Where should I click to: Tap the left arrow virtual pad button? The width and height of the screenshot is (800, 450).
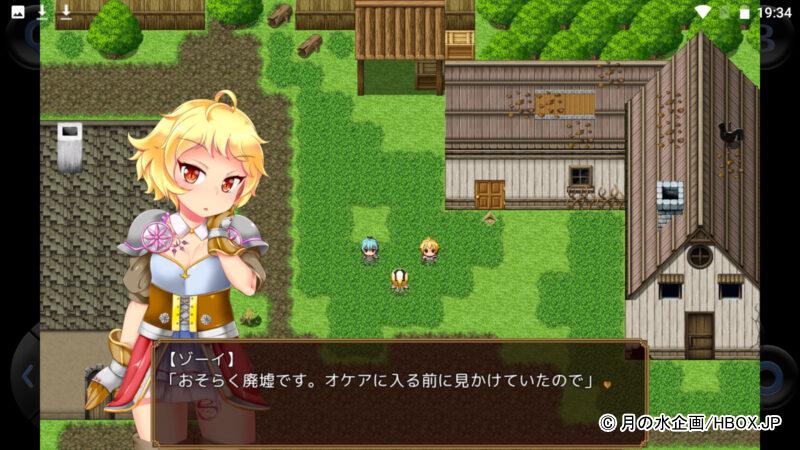pos(27,377)
